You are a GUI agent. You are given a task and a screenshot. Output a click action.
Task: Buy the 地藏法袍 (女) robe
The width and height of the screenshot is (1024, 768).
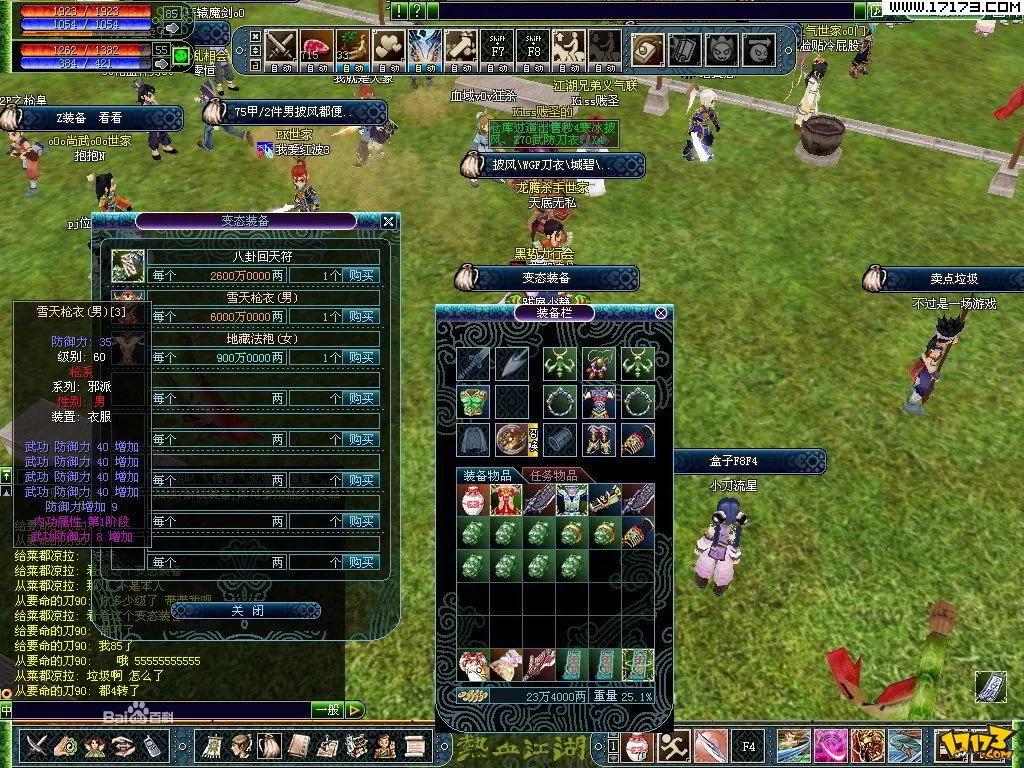point(361,357)
